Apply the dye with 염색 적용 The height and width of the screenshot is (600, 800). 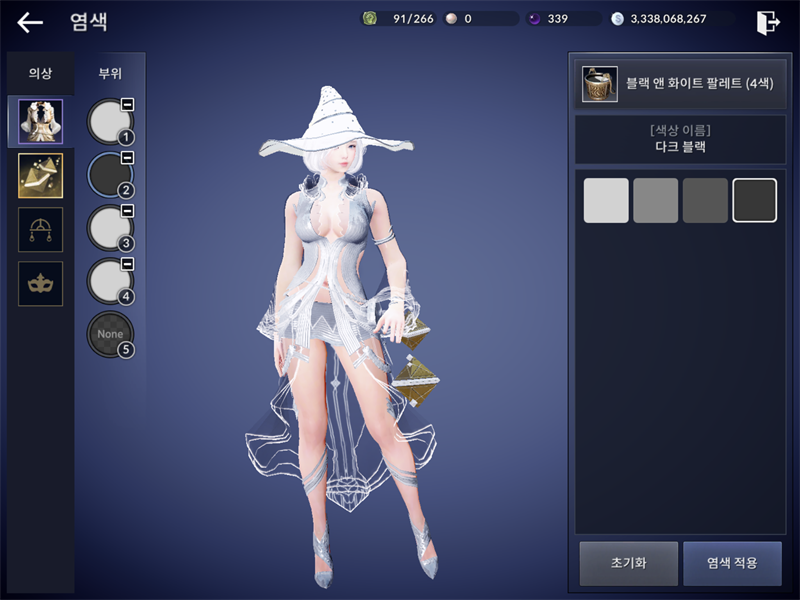pyautogui.click(x=732, y=563)
